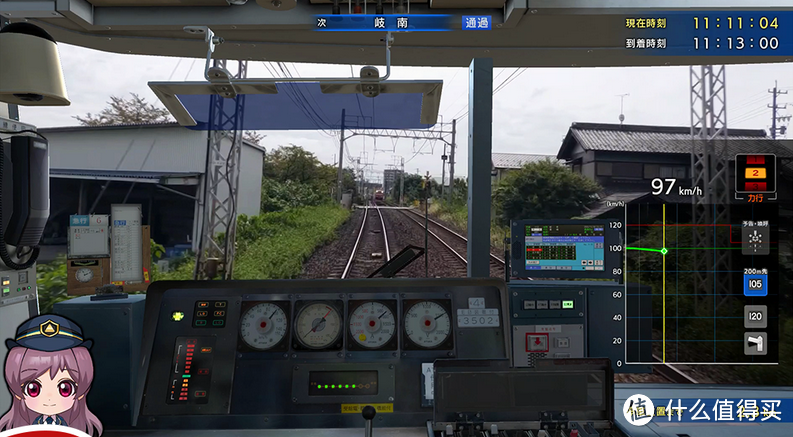Click the horn icon on the right panel
This screenshot has height=437, width=793.
point(756,344)
